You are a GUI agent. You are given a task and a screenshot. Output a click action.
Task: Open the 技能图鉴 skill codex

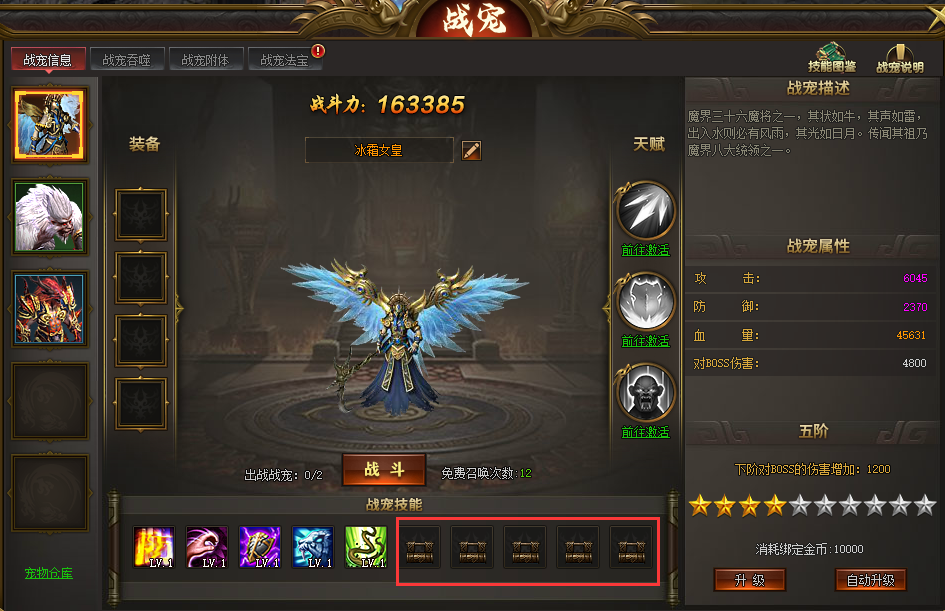(x=832, y=59)
